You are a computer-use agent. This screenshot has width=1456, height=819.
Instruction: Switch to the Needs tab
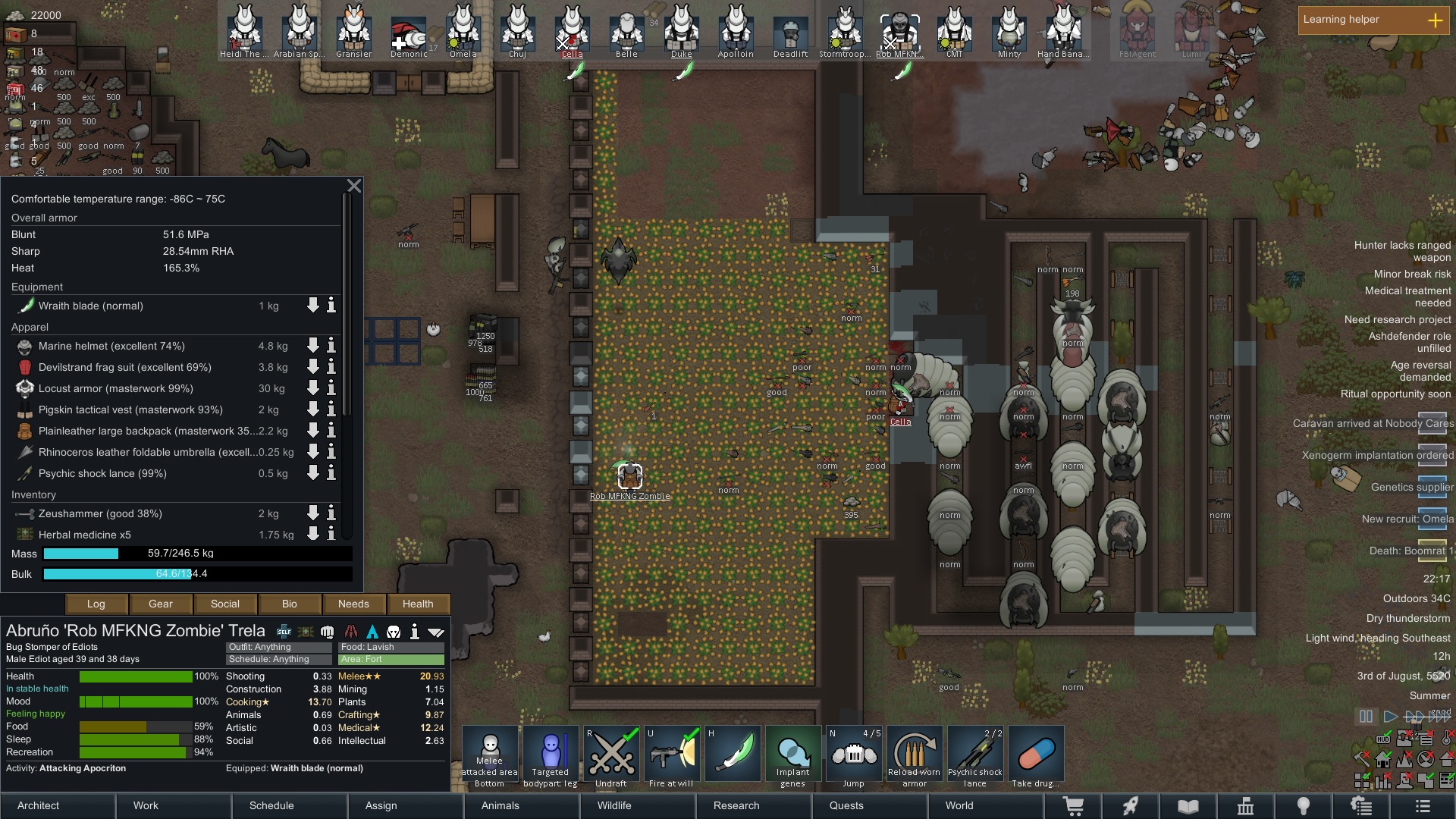click(x=353, y=604)
